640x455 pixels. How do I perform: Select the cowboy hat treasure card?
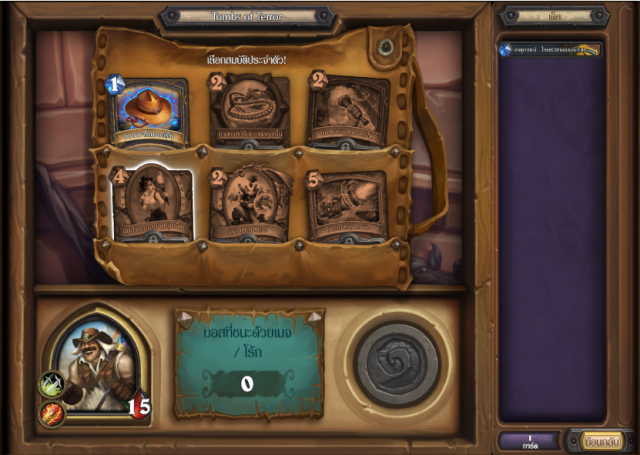[x=151, y=111]
